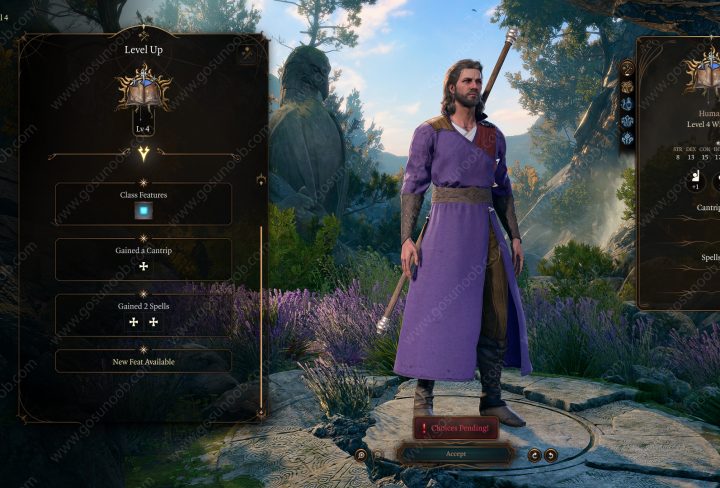The height and width of the screenshot is (488, 720).
Task: Open the Gained a Cantrip section
Action: [x=143, y=250]
